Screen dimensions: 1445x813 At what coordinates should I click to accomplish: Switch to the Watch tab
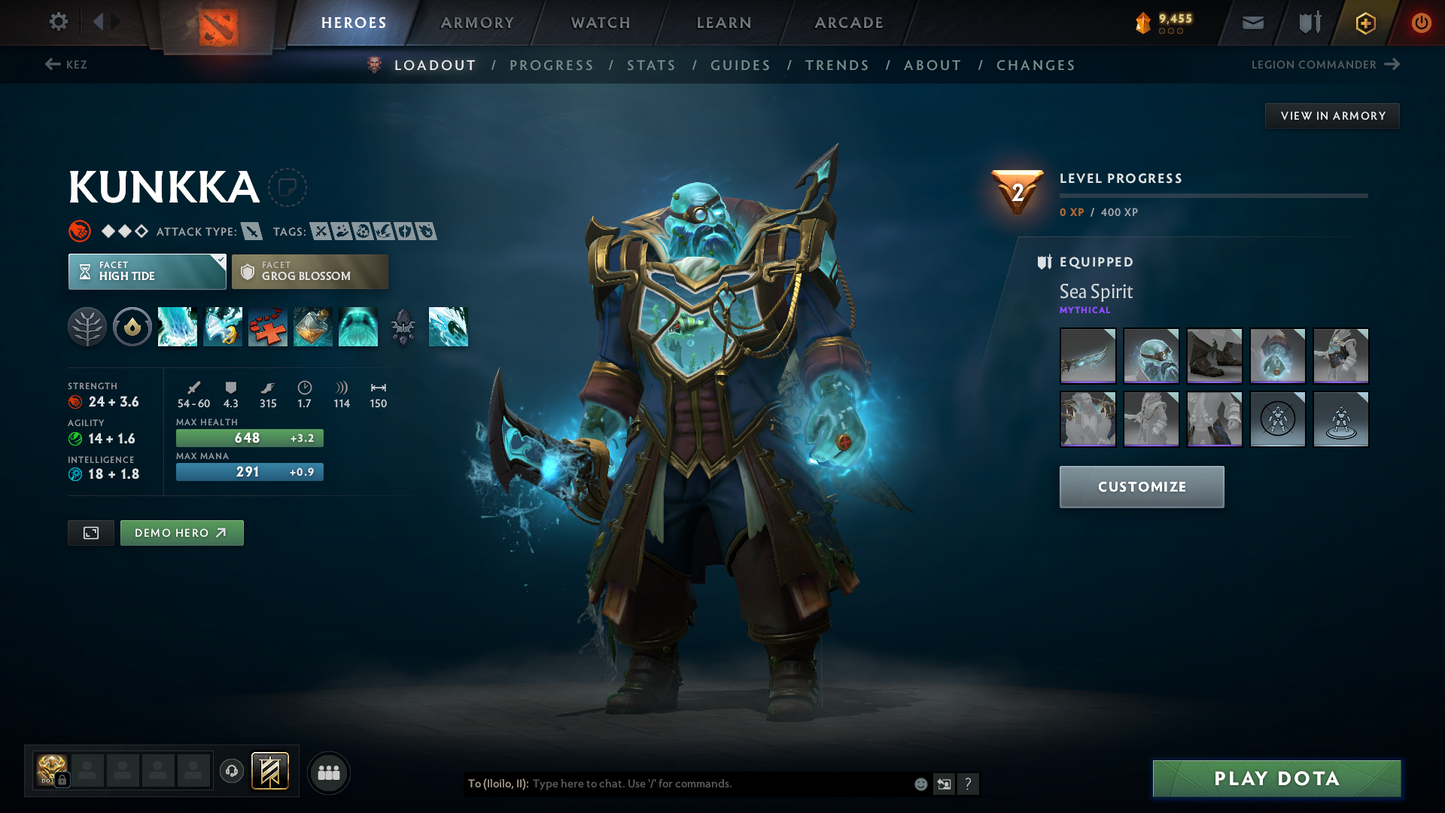tap(600, 23)
